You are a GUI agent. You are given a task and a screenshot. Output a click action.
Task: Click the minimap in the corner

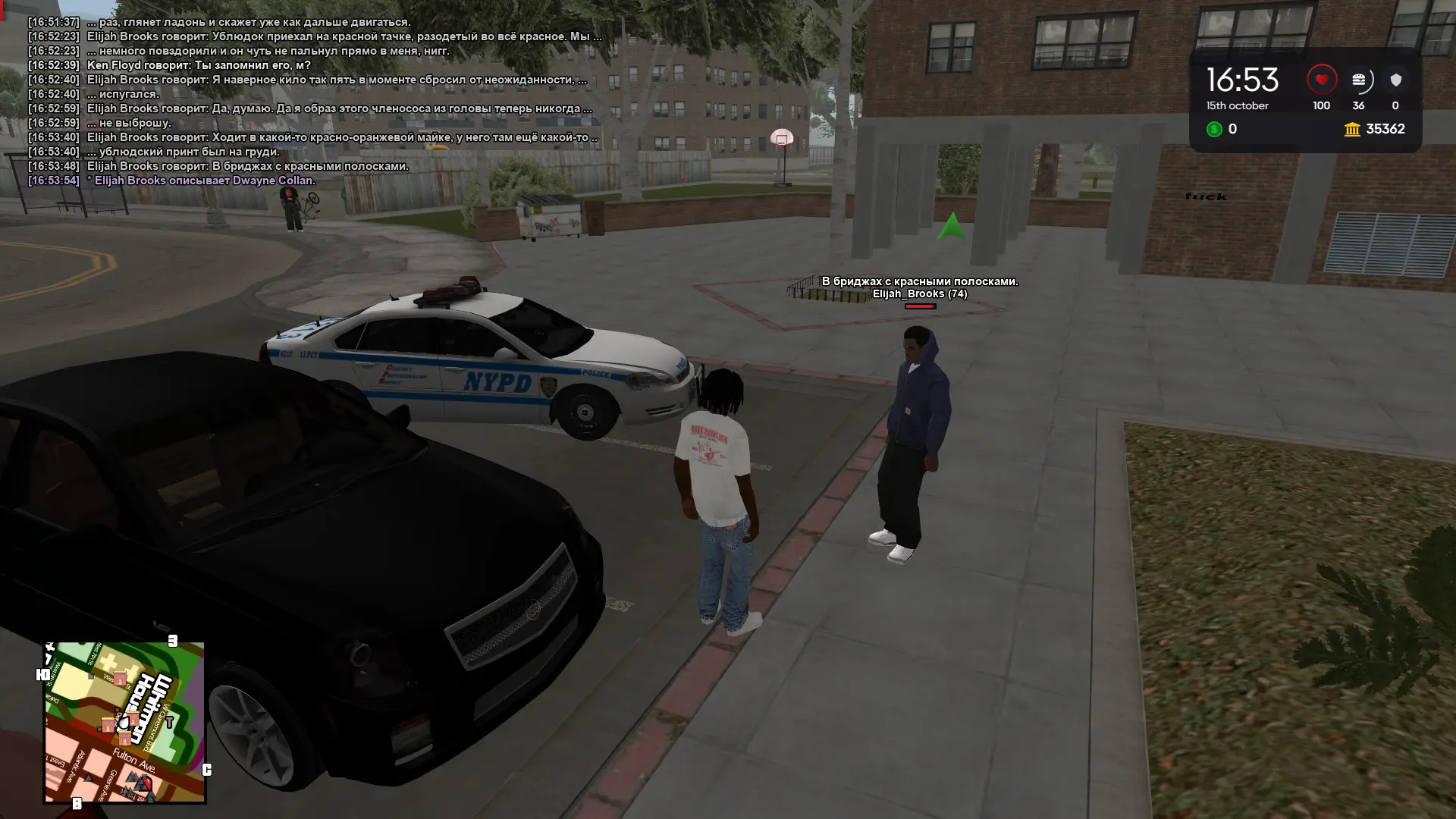tap(124, 722)
